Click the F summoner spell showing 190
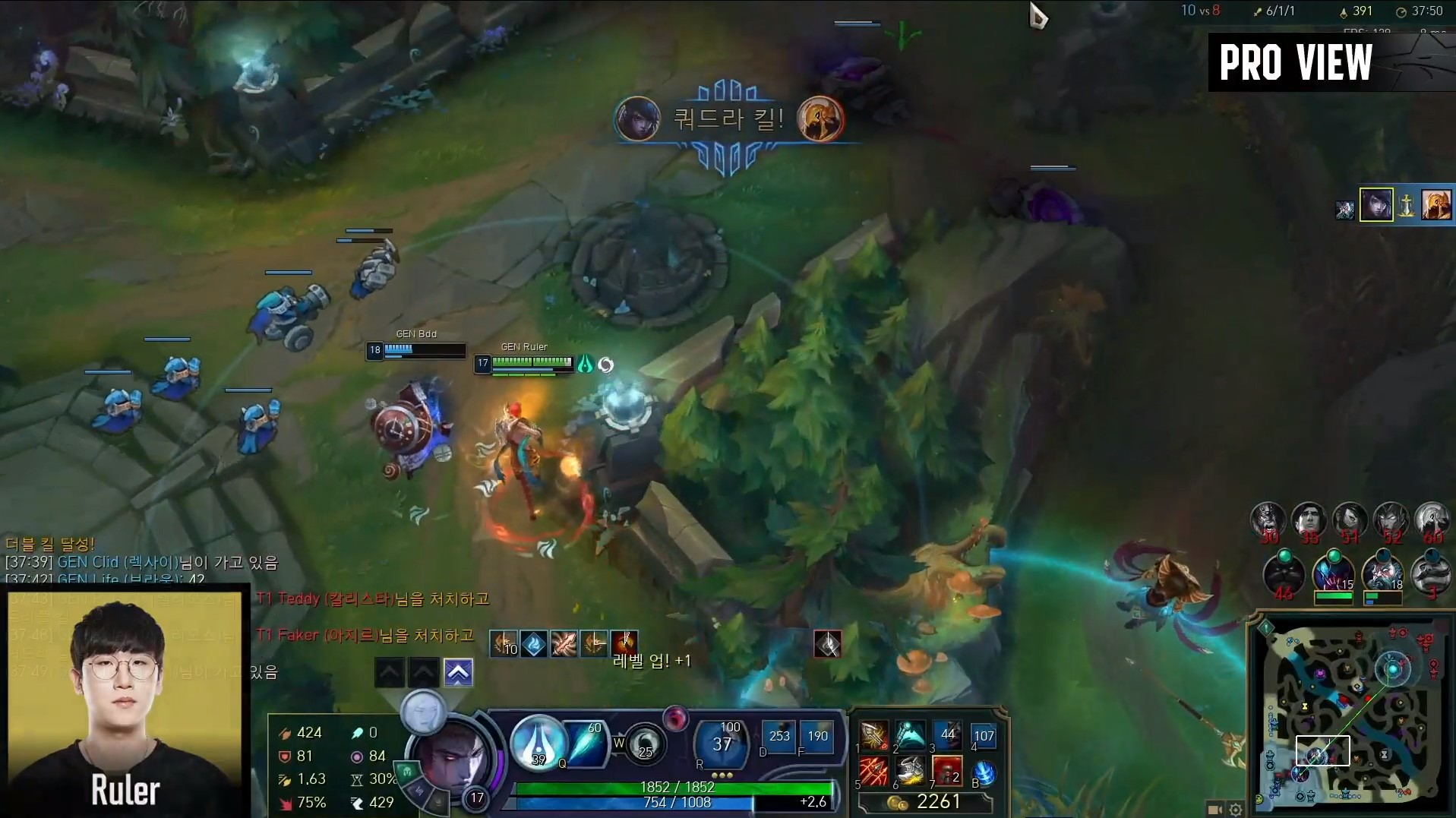 (x=816, y=736)
